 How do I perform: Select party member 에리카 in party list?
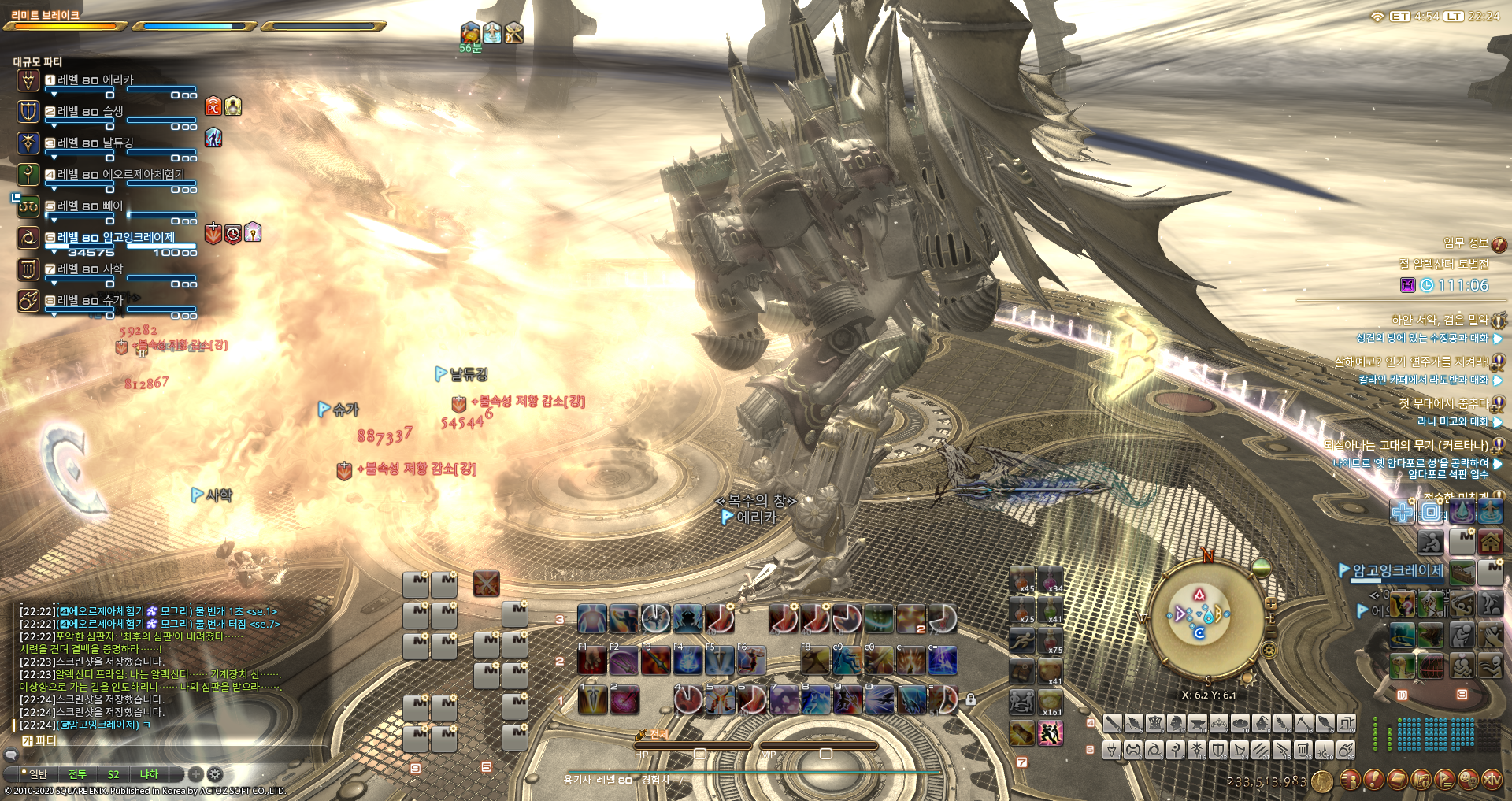click(x=94, y=80)
